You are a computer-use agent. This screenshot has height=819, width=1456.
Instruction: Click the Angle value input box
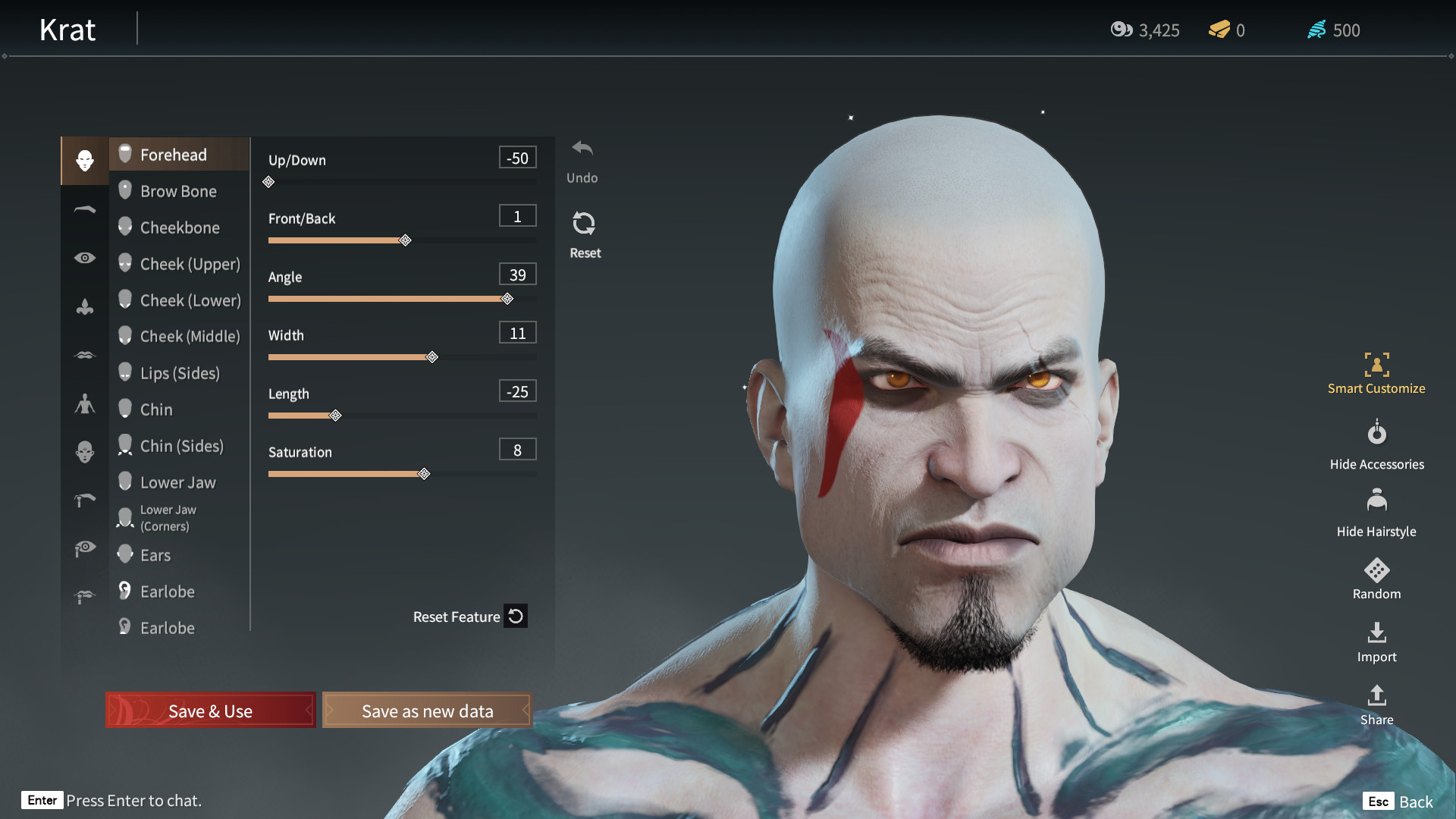tap(517, 275)
